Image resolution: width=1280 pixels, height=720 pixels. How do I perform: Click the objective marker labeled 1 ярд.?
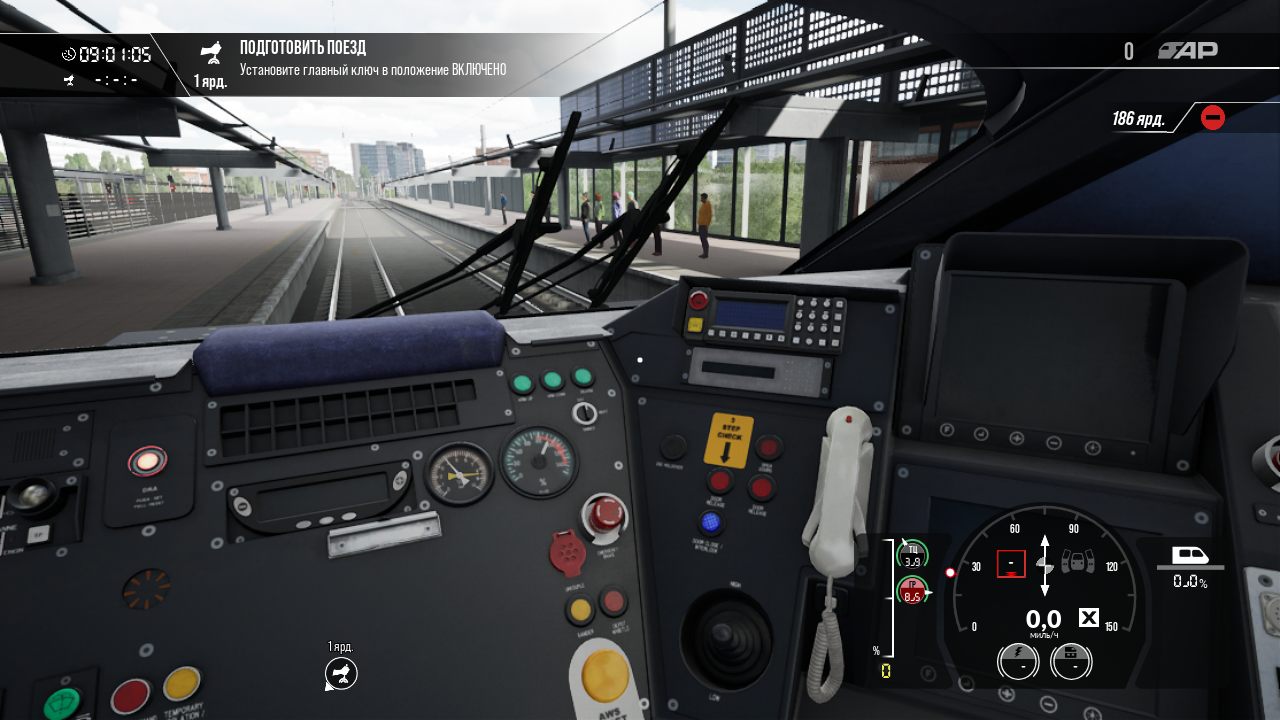point(341,674)
